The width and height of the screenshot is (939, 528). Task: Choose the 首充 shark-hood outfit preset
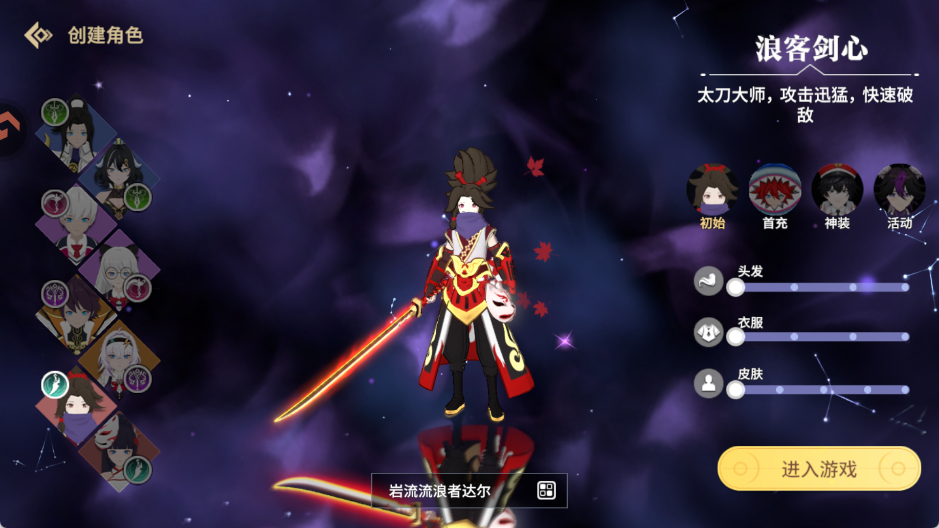coord(775,190)
